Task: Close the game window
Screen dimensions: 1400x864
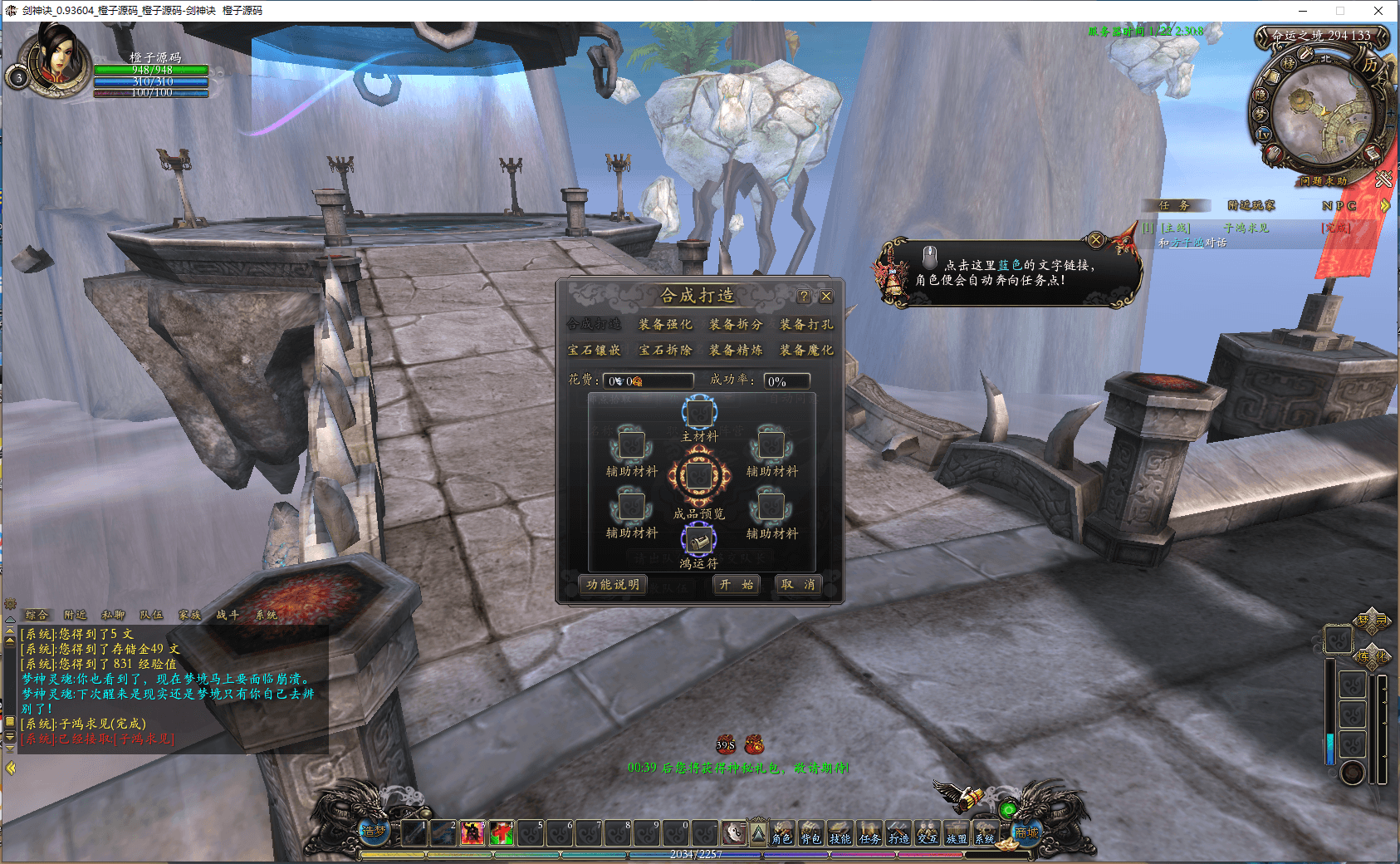Action: tap(1378, 11)
